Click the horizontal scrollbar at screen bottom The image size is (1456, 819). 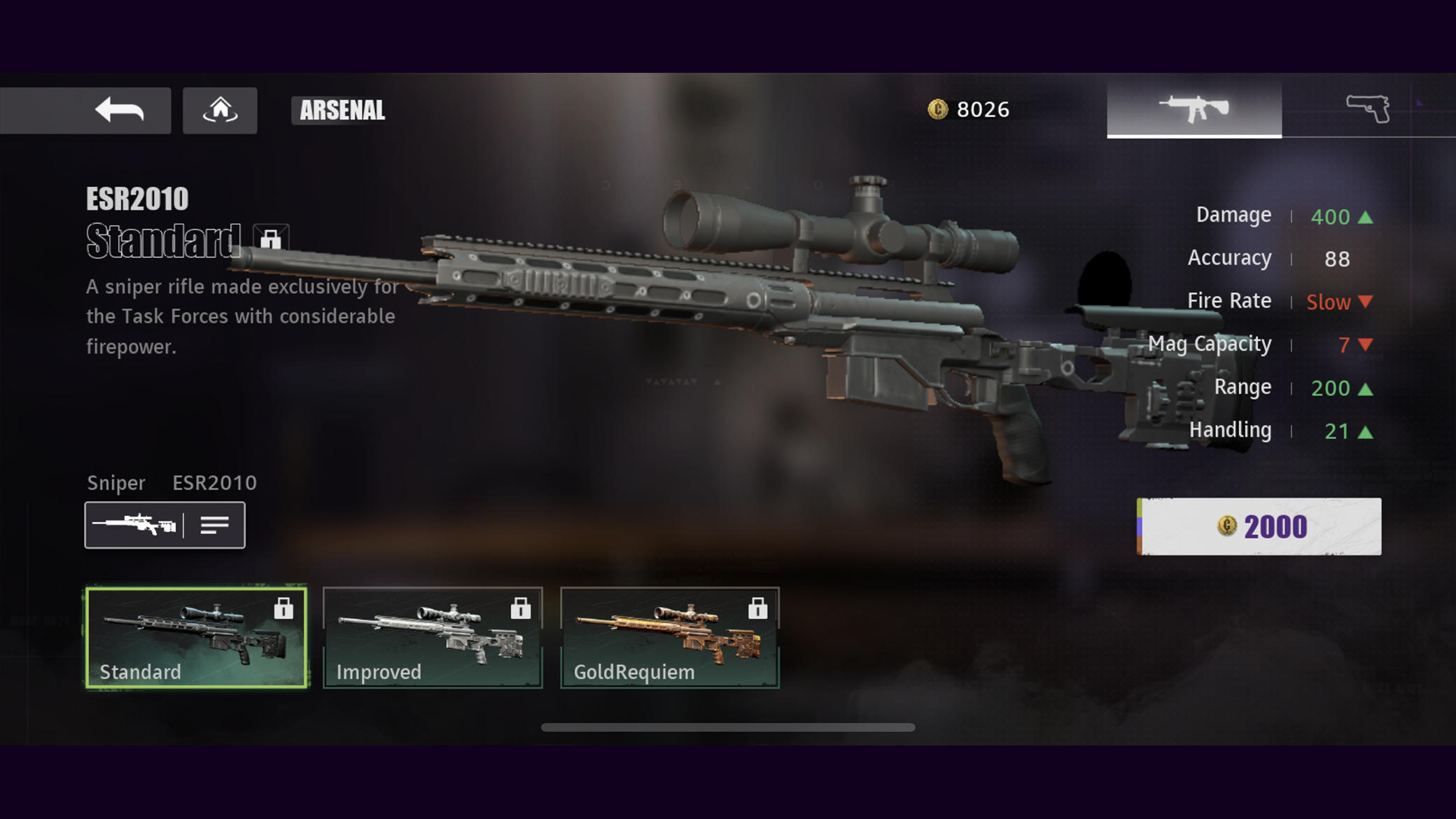[x=728, y=728]
